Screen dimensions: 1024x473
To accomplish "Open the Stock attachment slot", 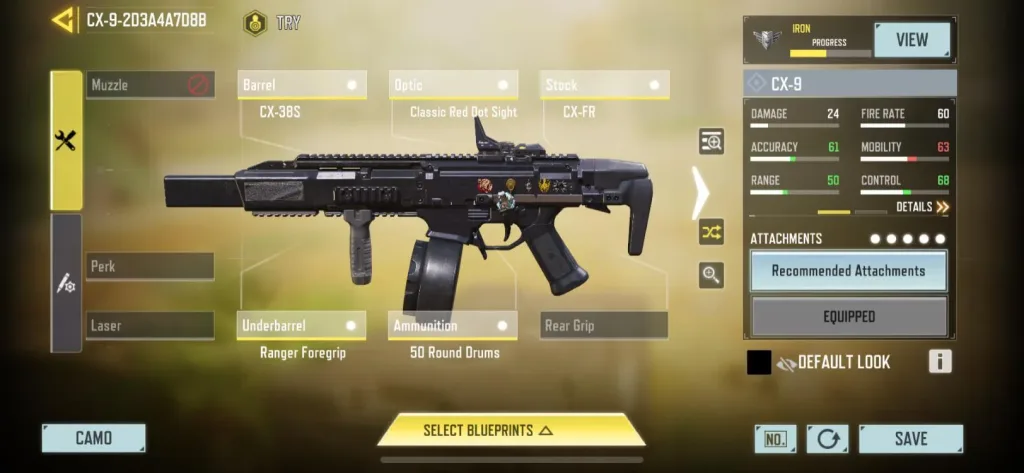I will (x=604, y=85).
